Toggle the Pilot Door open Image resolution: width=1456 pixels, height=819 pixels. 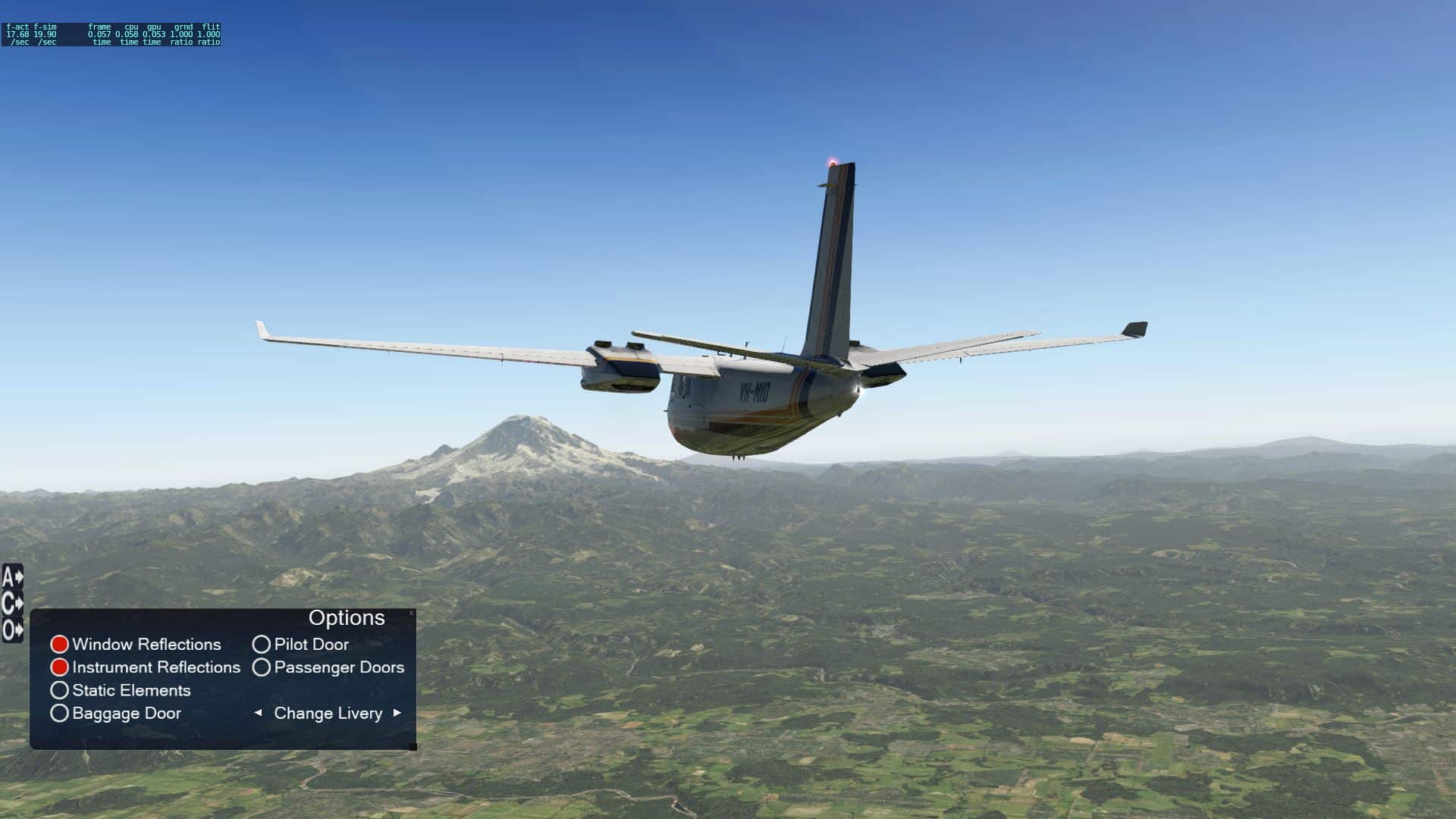262,645
